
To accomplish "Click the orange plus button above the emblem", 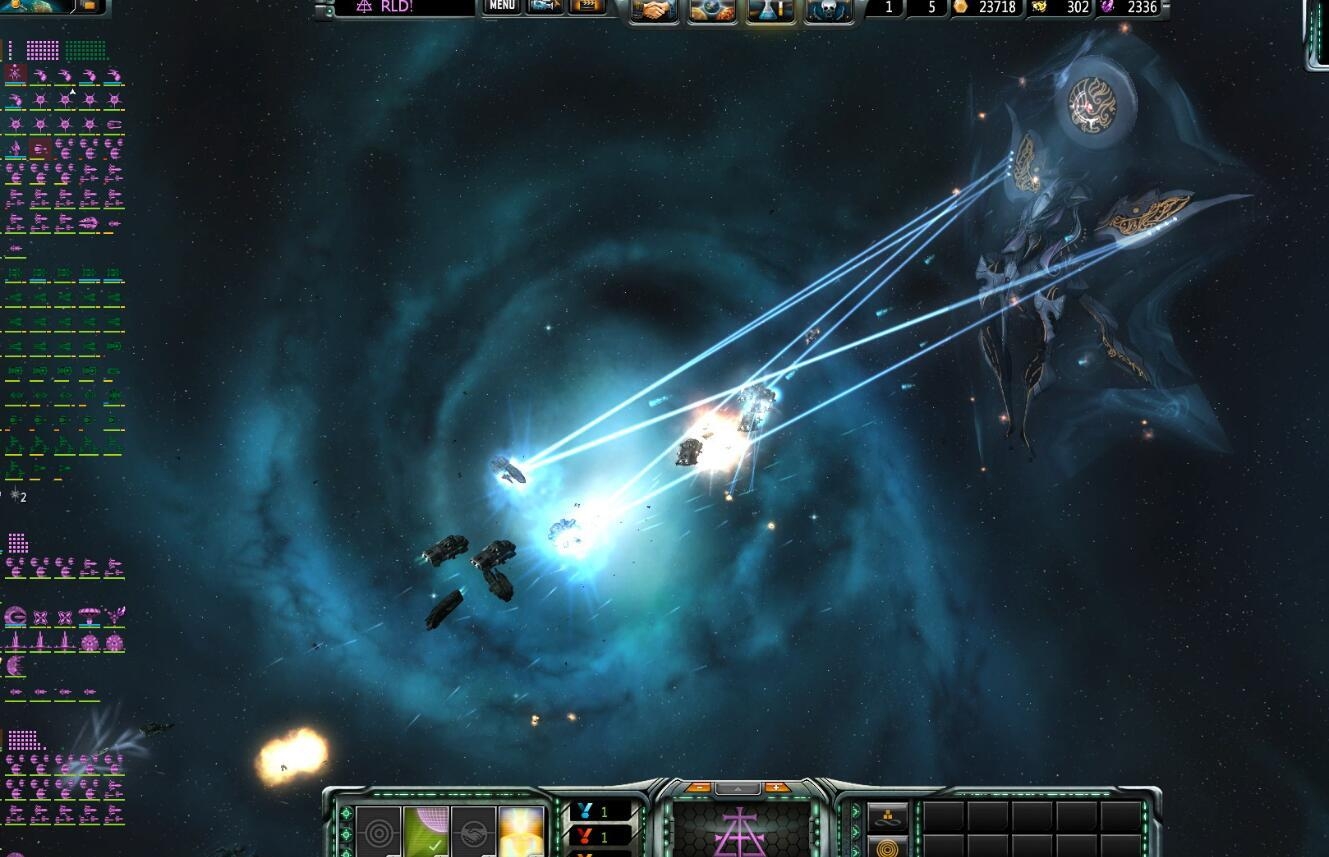I will [777, 787].
